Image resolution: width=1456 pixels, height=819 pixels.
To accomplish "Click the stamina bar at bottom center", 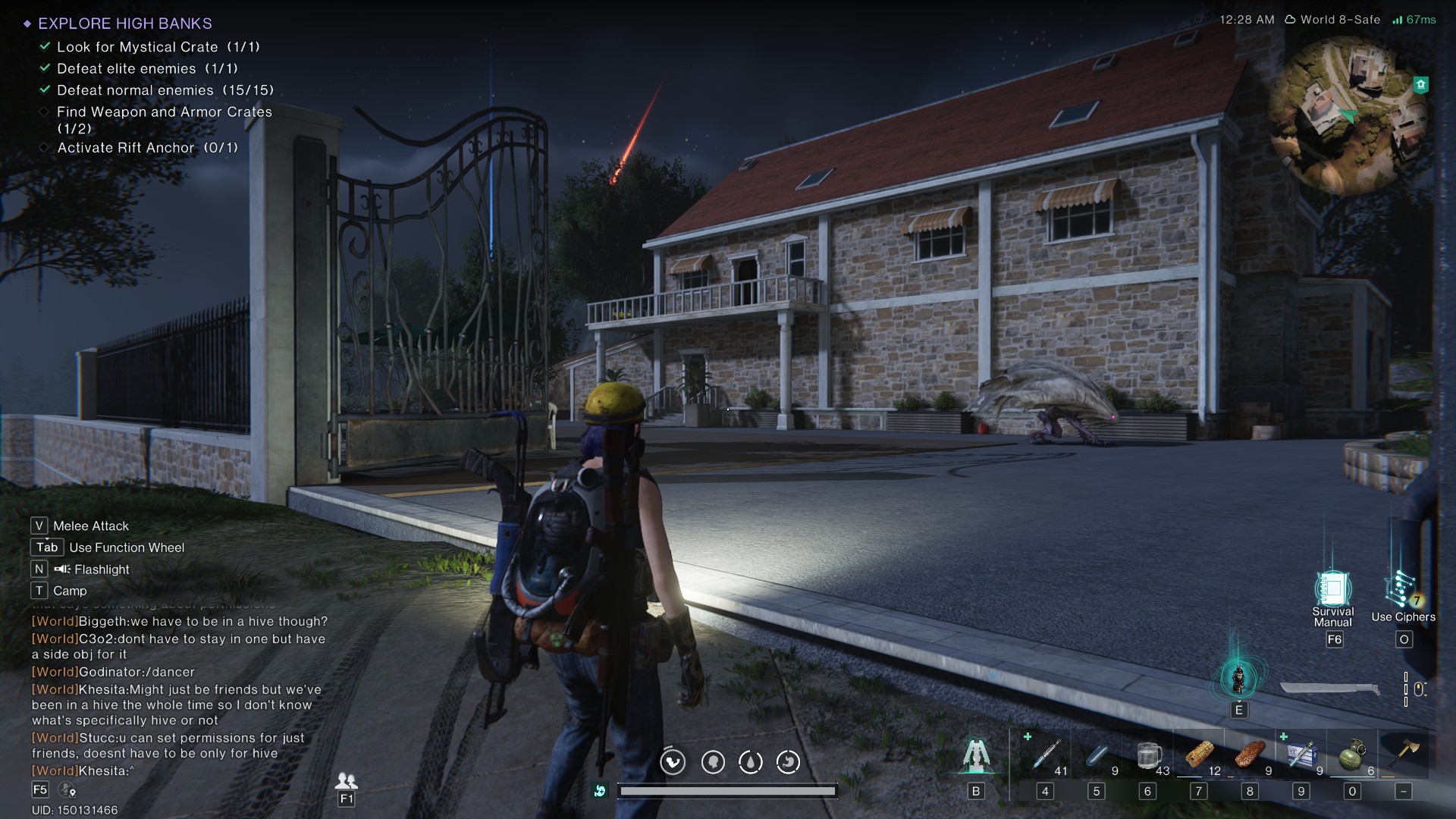I will (728, 790).
